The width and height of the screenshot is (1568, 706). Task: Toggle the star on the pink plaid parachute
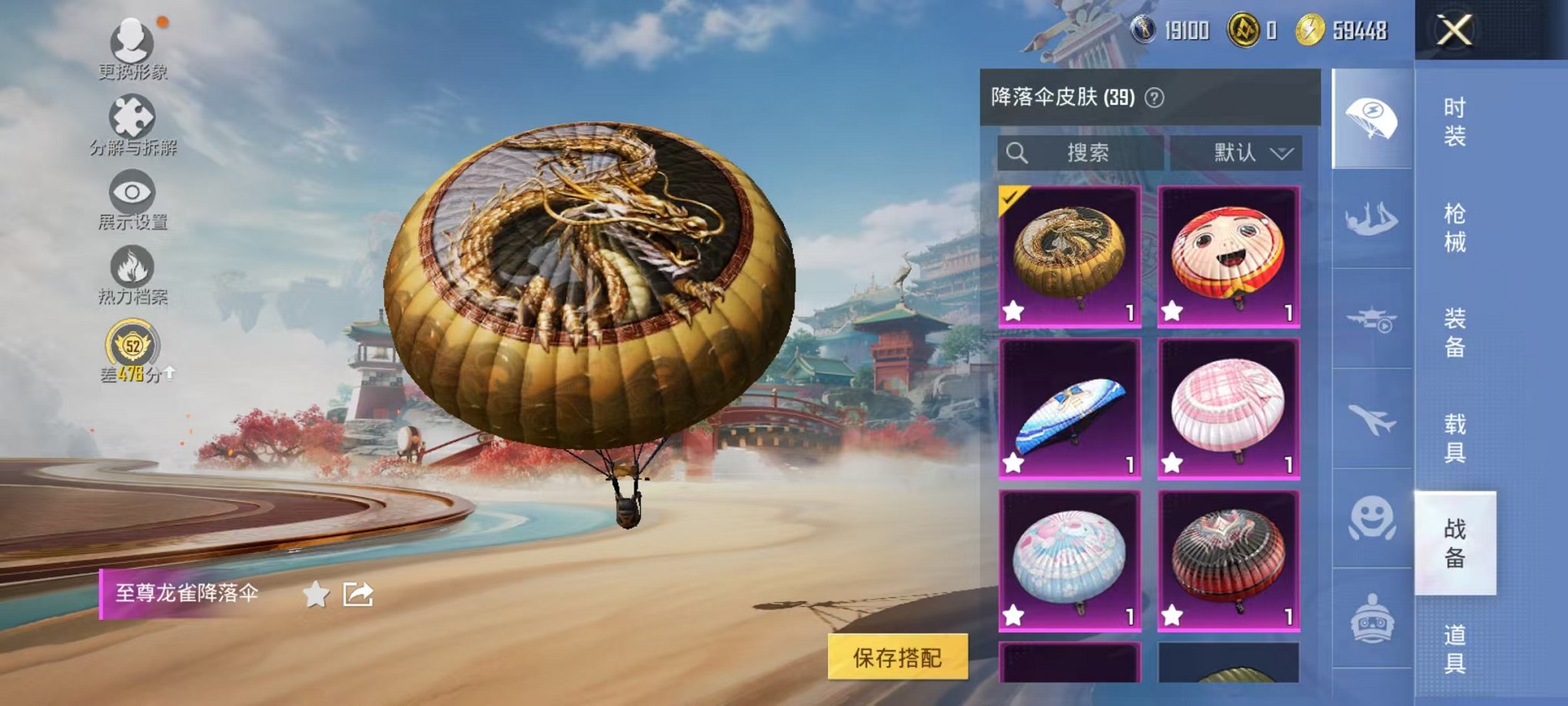coord(1174,461)
